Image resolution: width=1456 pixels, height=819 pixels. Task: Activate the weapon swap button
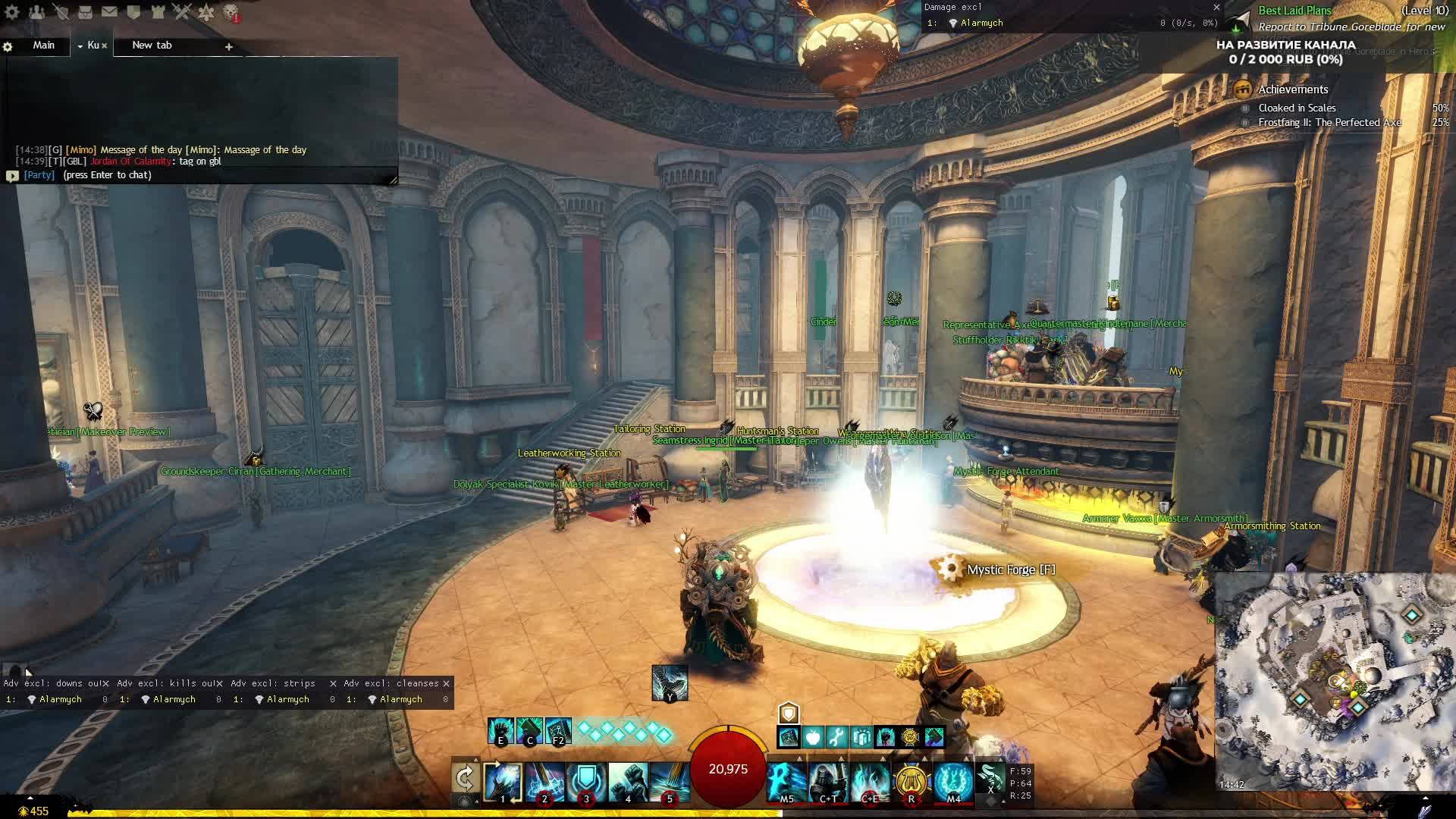coord(464,779)
